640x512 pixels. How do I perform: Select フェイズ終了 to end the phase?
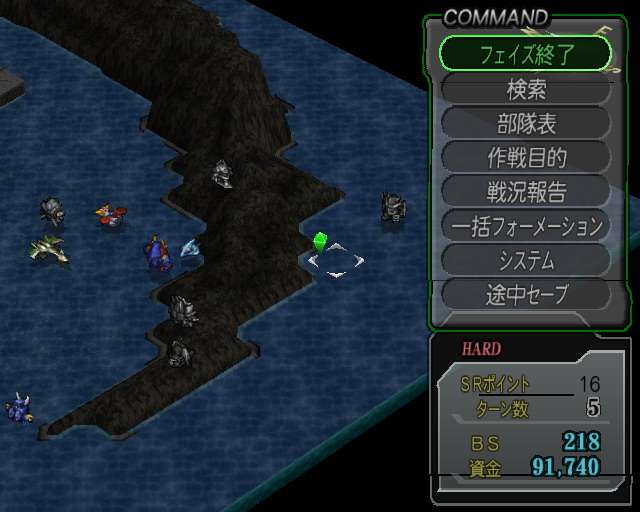525,54
